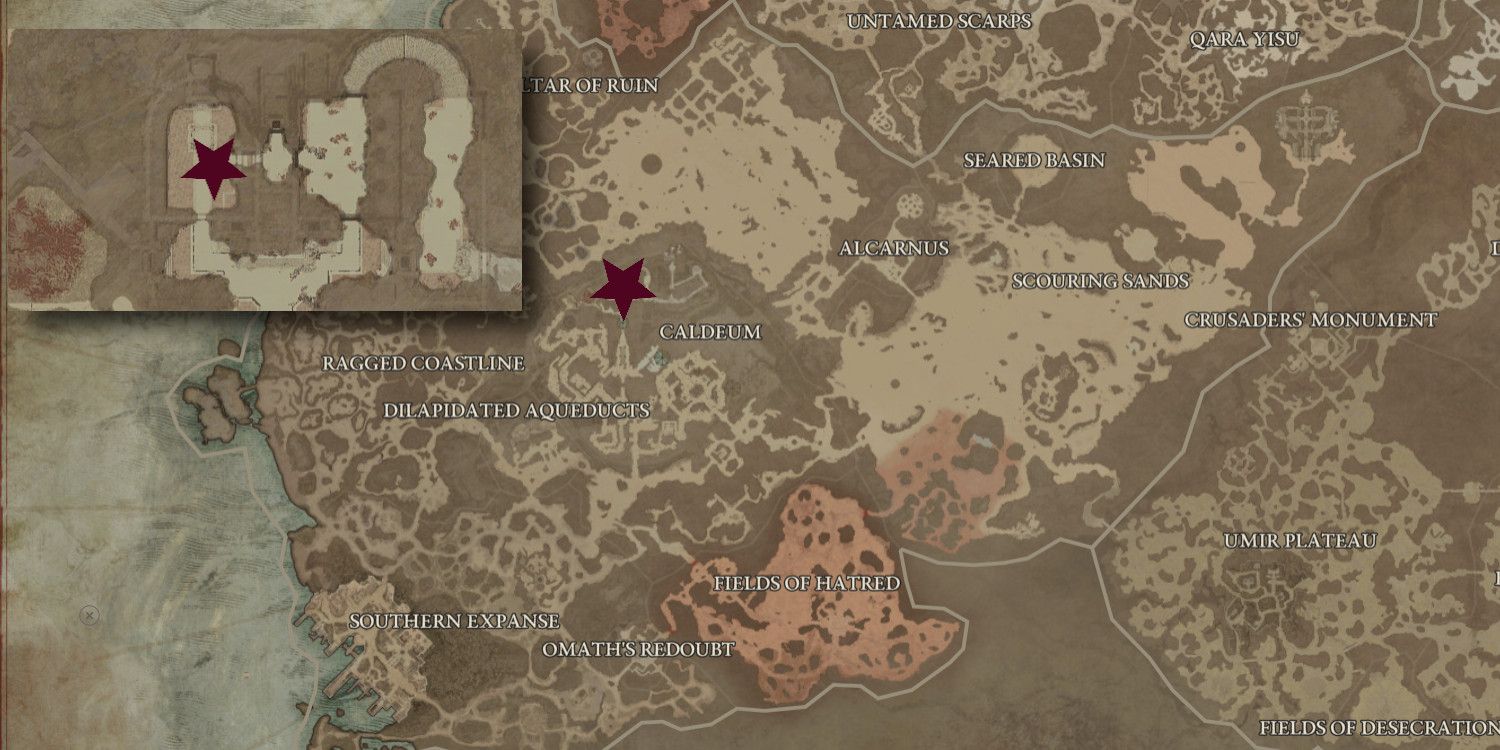Open the Omath's Redoubt location
The height and width of the screenshot is (750, 1500).
pyautogui.click(x=637, y=648)
